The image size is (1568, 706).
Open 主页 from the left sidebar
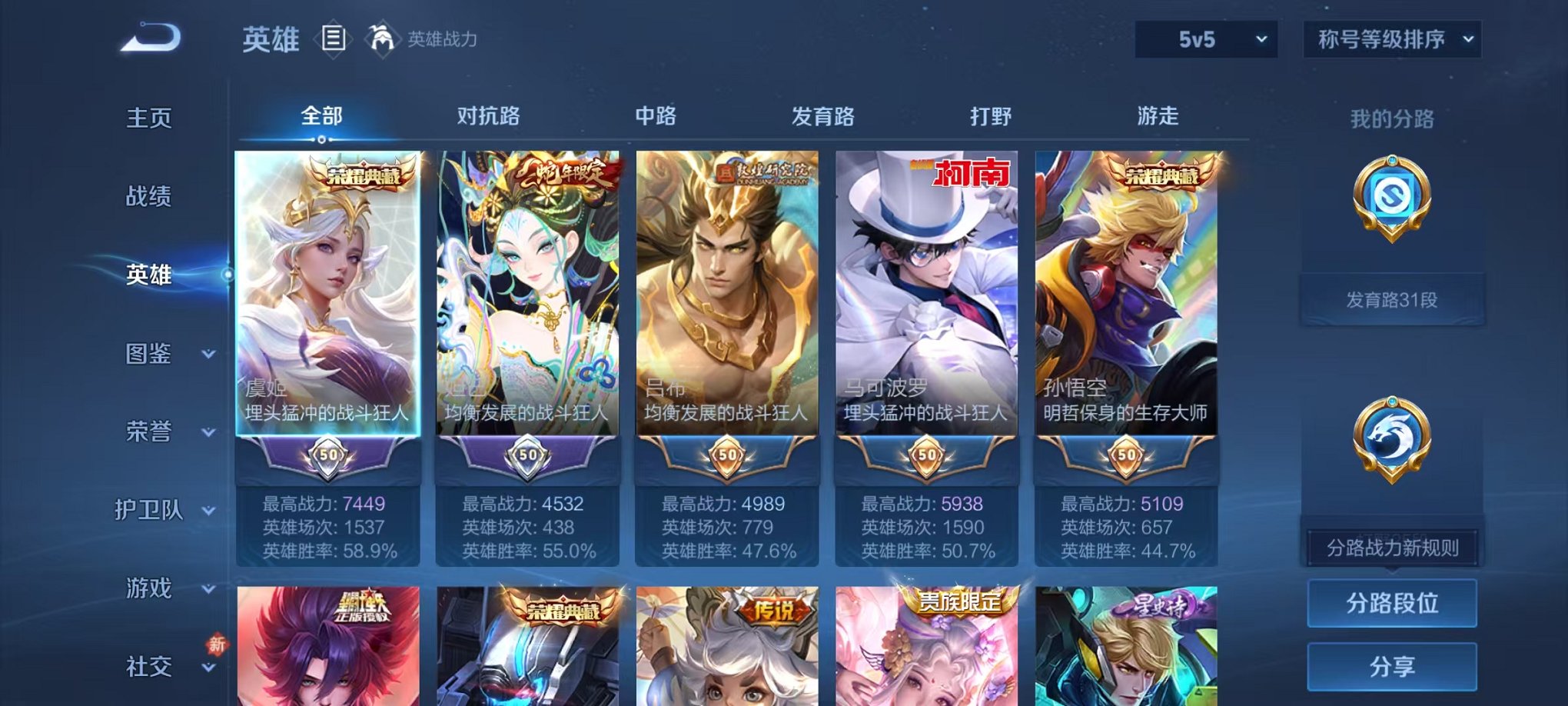(x=150, y=119)
